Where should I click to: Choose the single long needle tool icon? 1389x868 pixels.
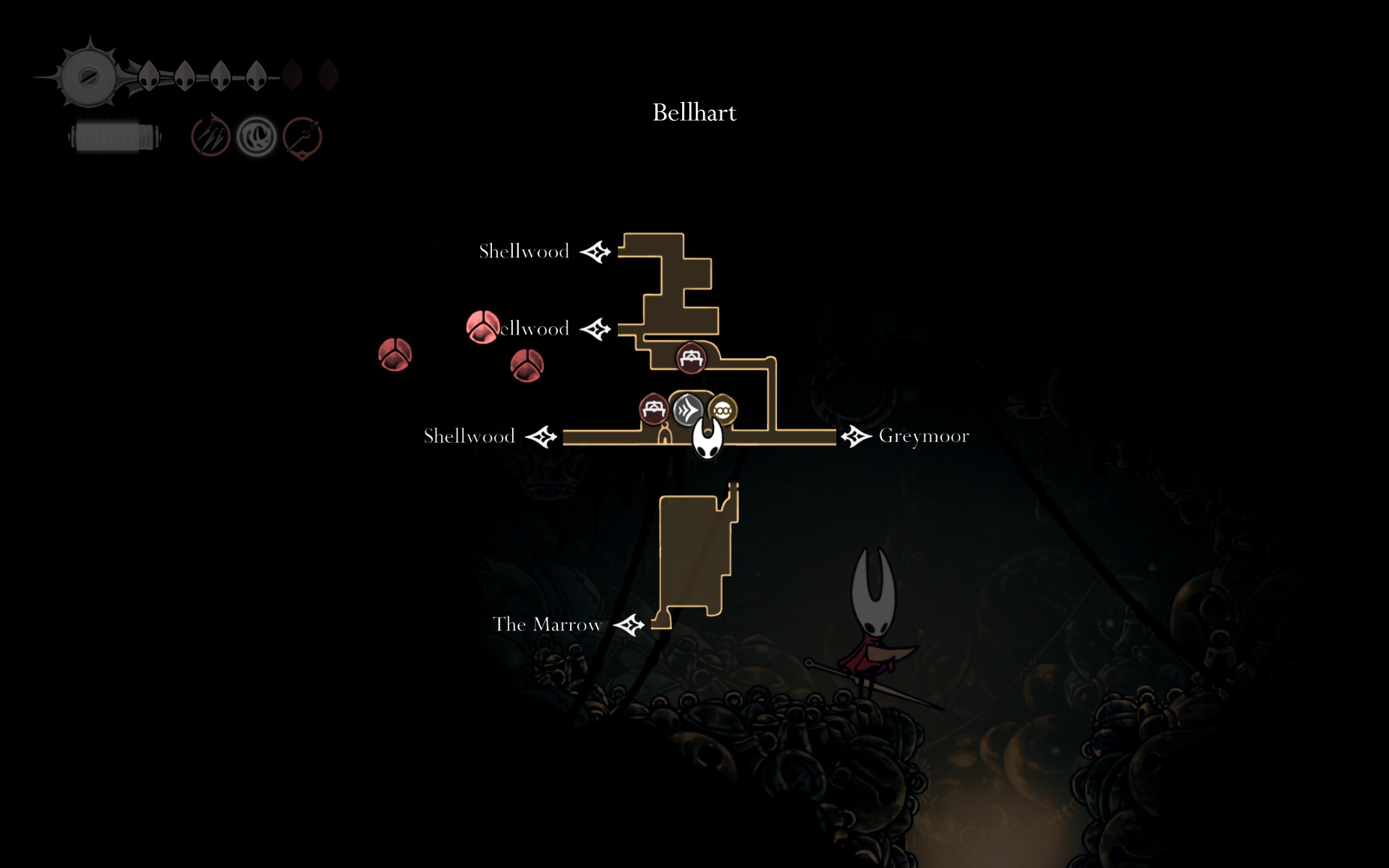(x=302, y=137)
